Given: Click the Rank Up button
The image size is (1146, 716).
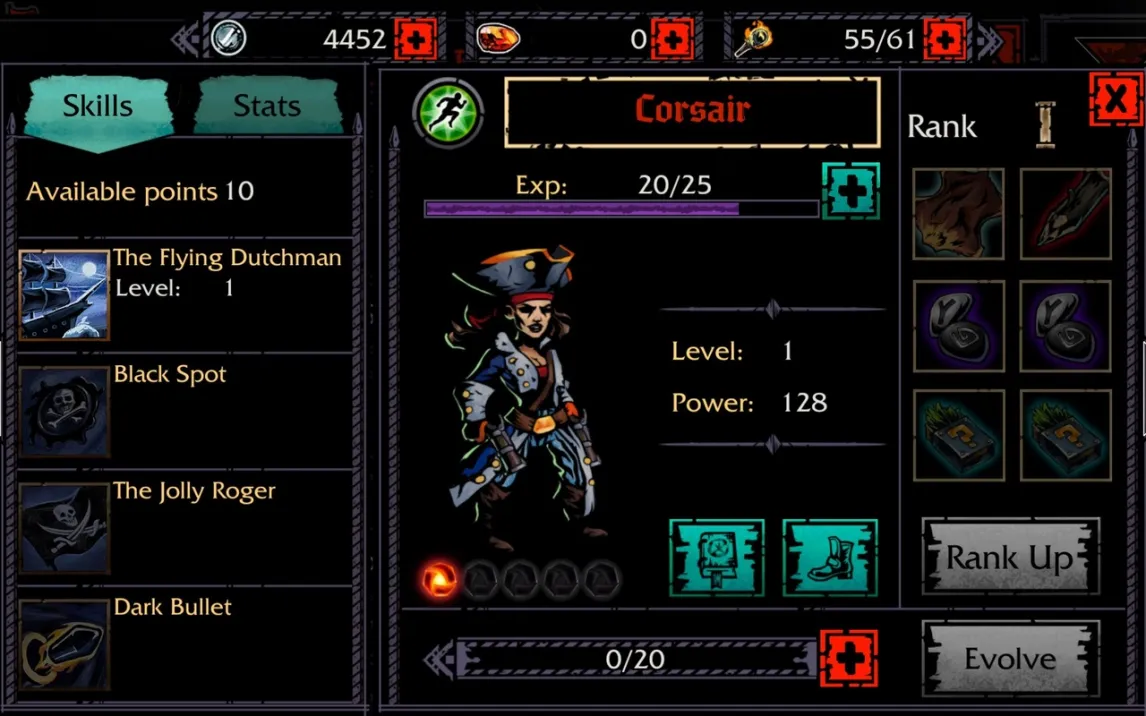Looking at the screenshot, I should 1010,557.
